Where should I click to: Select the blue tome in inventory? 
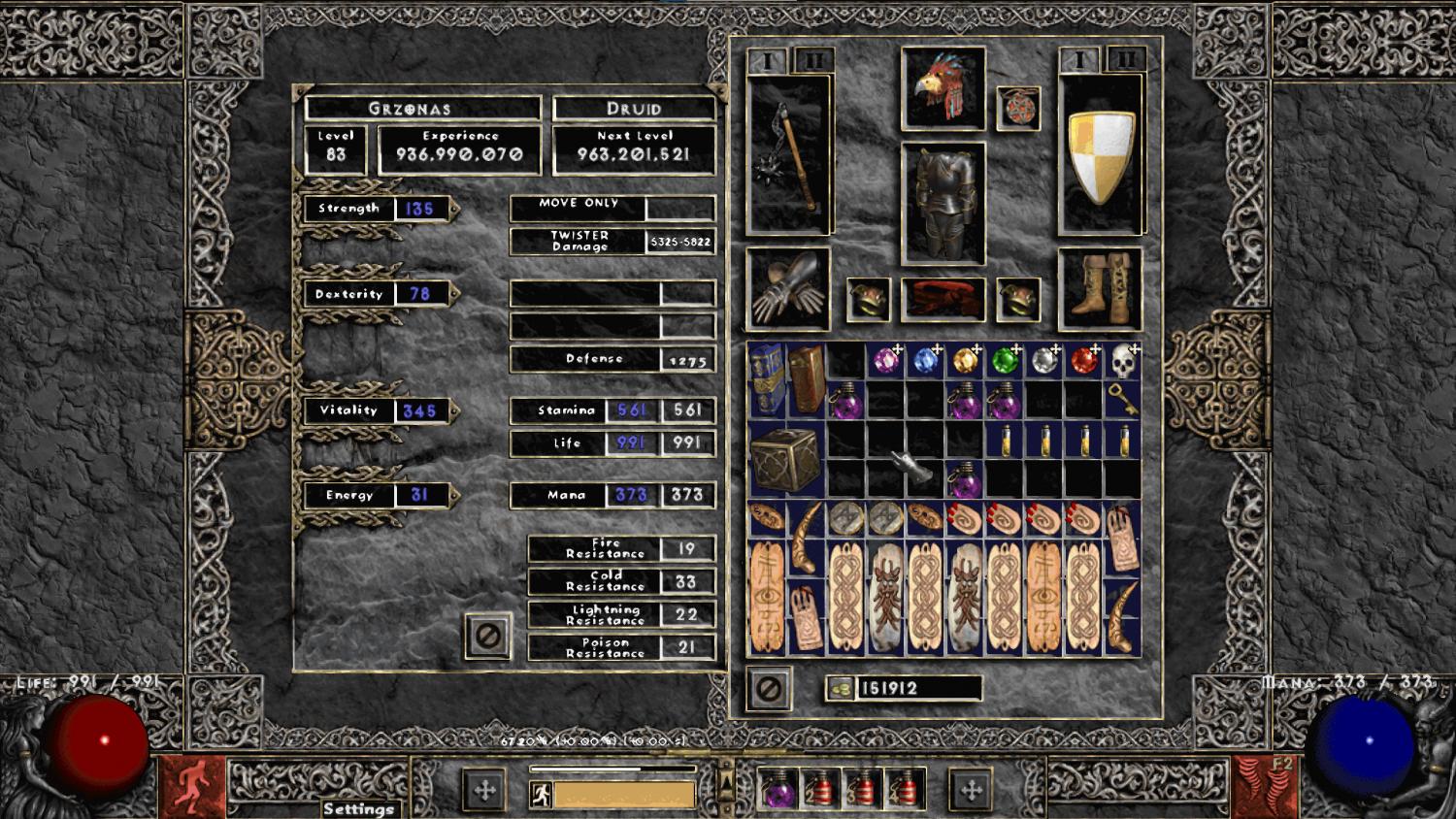(767, 378)
